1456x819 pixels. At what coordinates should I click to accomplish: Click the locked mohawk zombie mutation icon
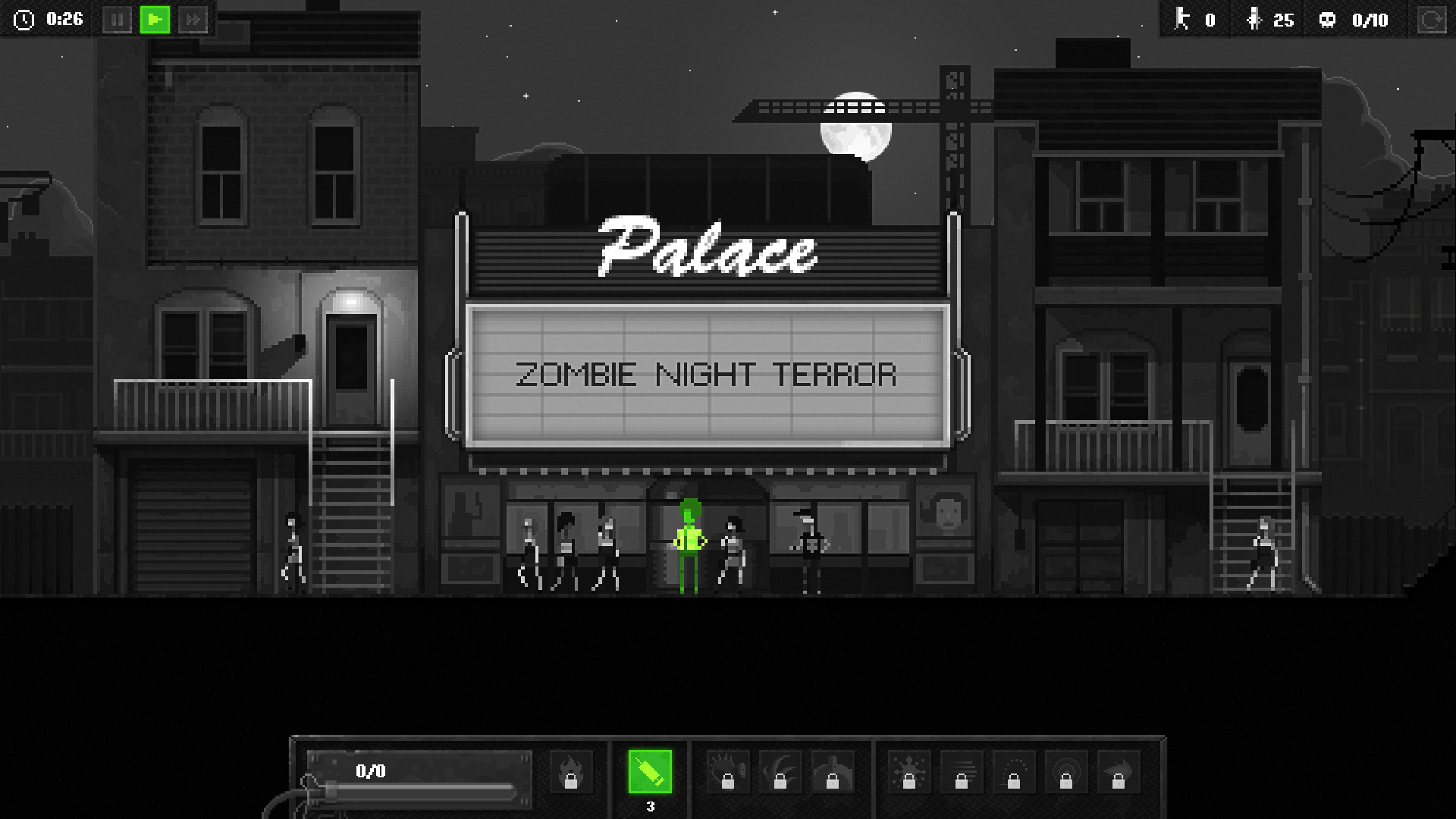point(726,771)
